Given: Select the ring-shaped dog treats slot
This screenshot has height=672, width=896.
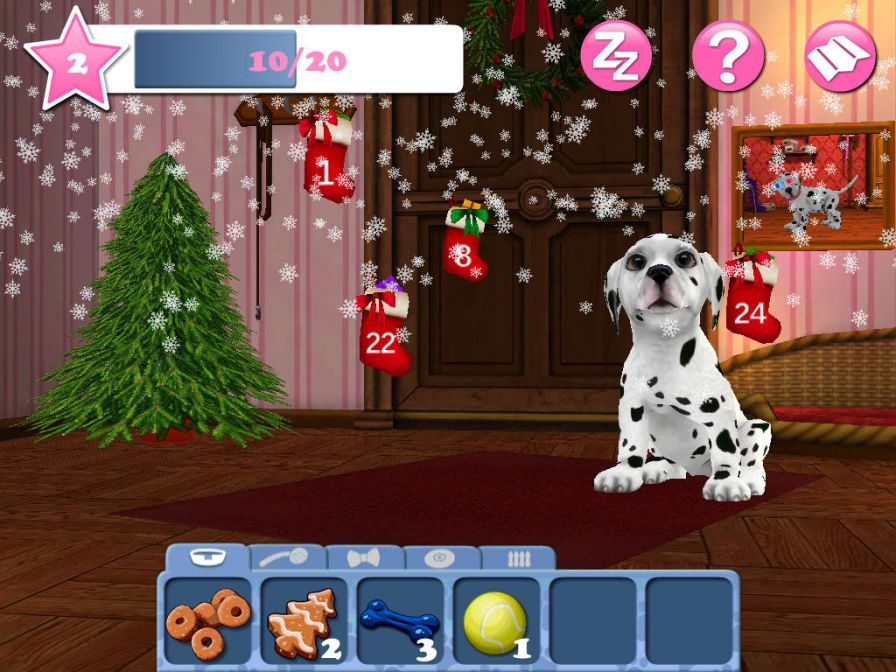Looking at the screenshot, I should coord(208,622).
